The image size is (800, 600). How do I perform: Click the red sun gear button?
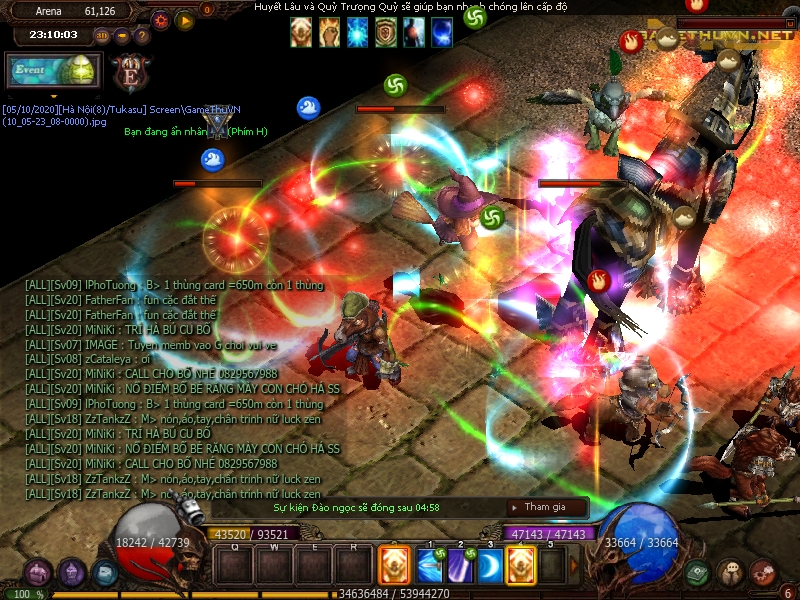coord(160,19)
